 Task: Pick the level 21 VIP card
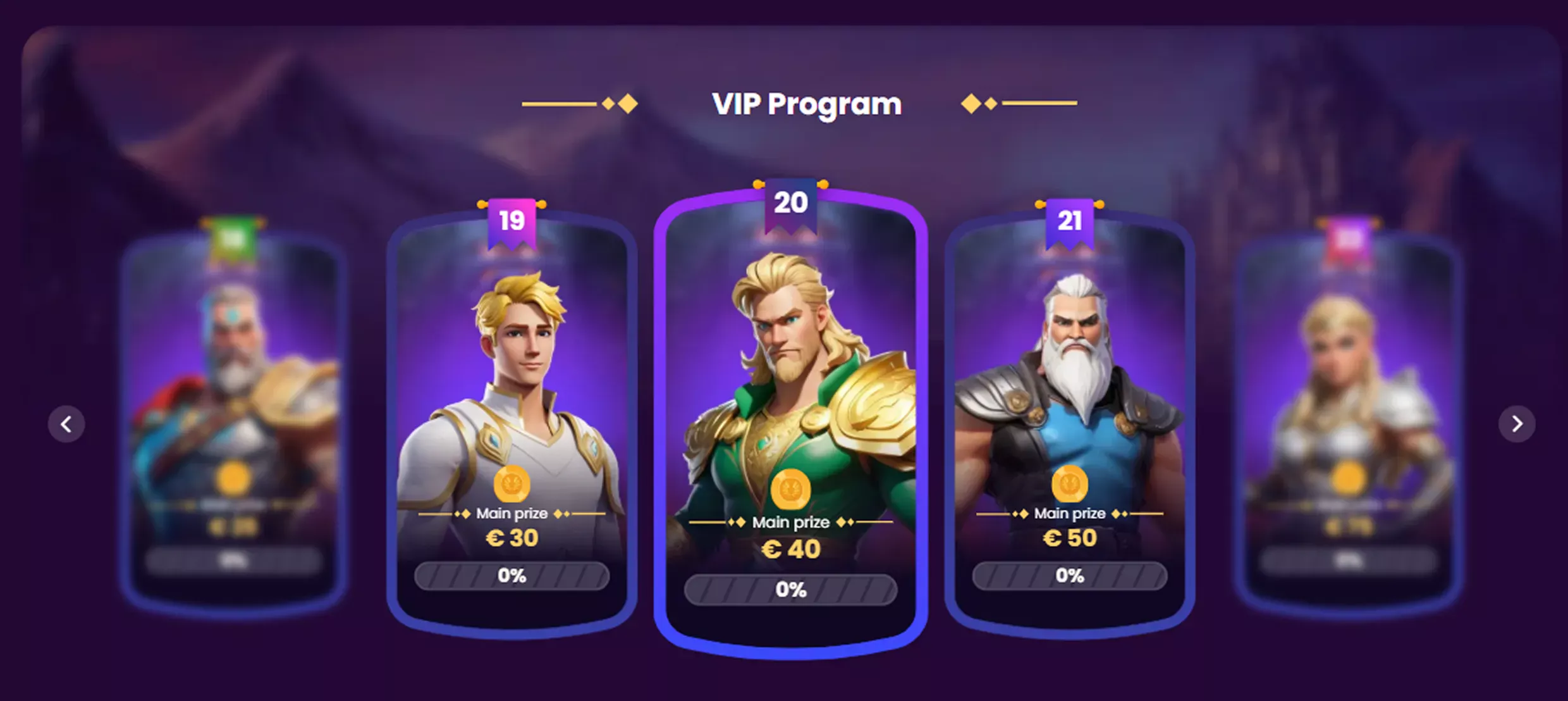click(x=1069, y=418)
